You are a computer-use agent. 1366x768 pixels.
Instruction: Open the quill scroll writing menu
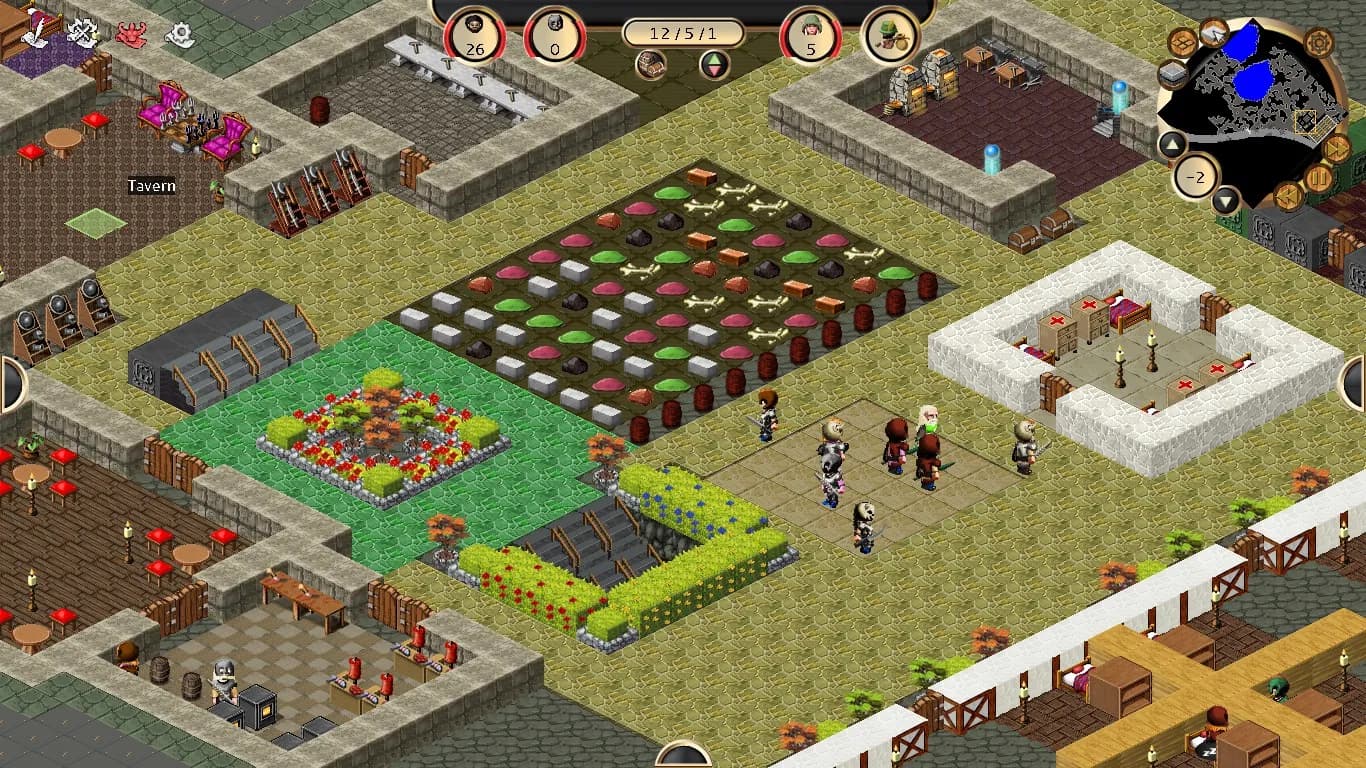pos(35,32)
